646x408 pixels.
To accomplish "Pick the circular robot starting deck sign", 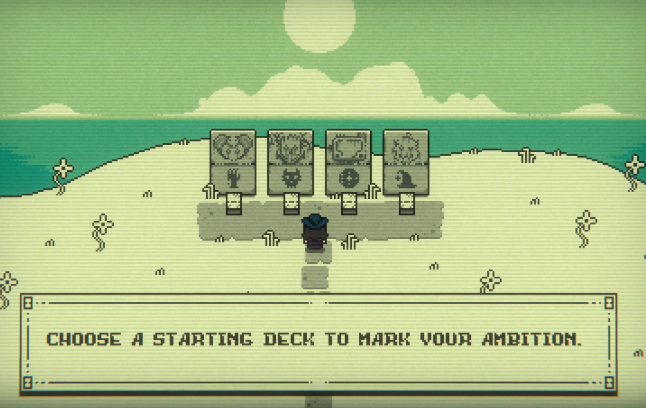I will pos(349,163).
